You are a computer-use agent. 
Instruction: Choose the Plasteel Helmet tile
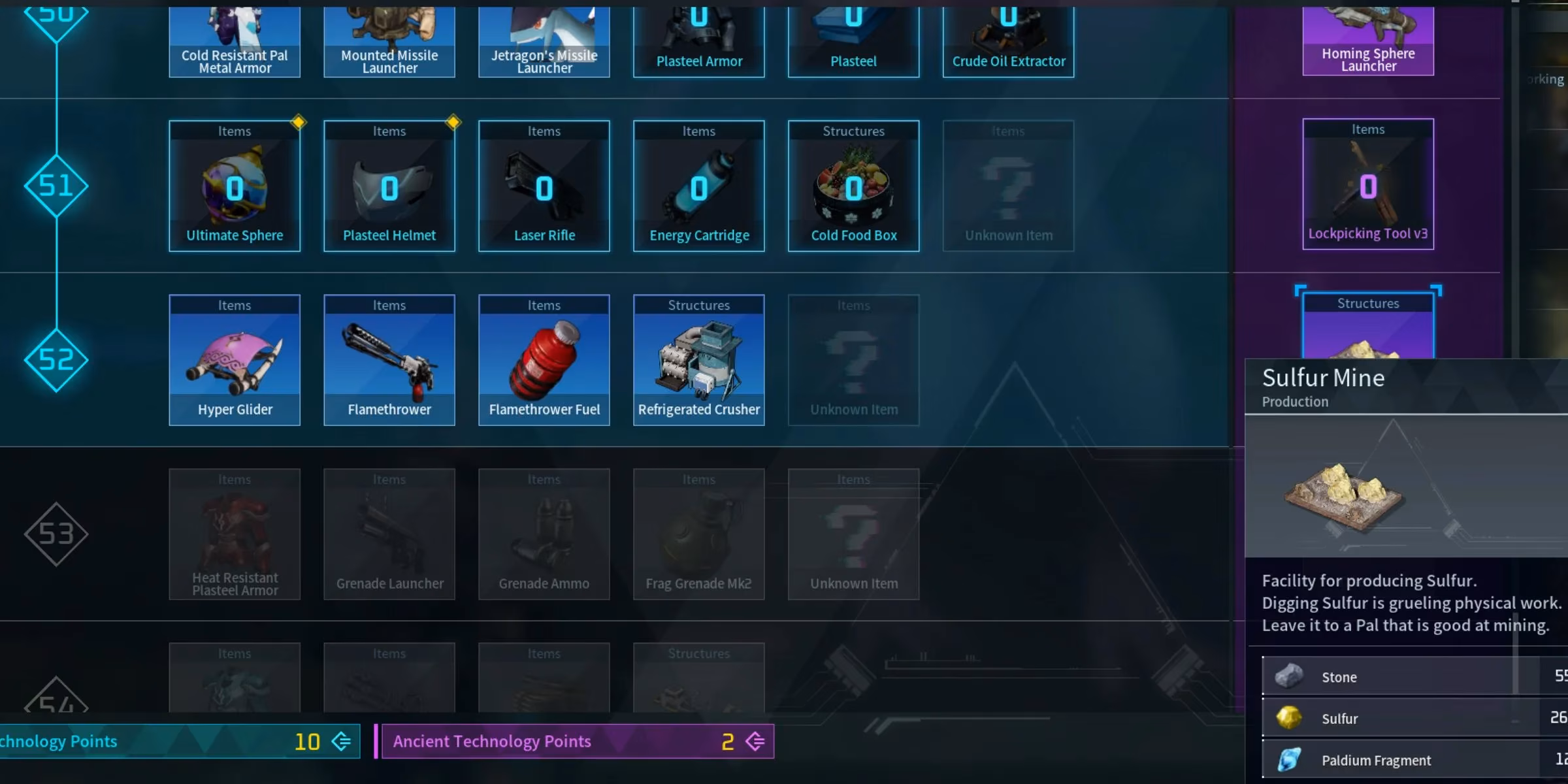(389, 186)
